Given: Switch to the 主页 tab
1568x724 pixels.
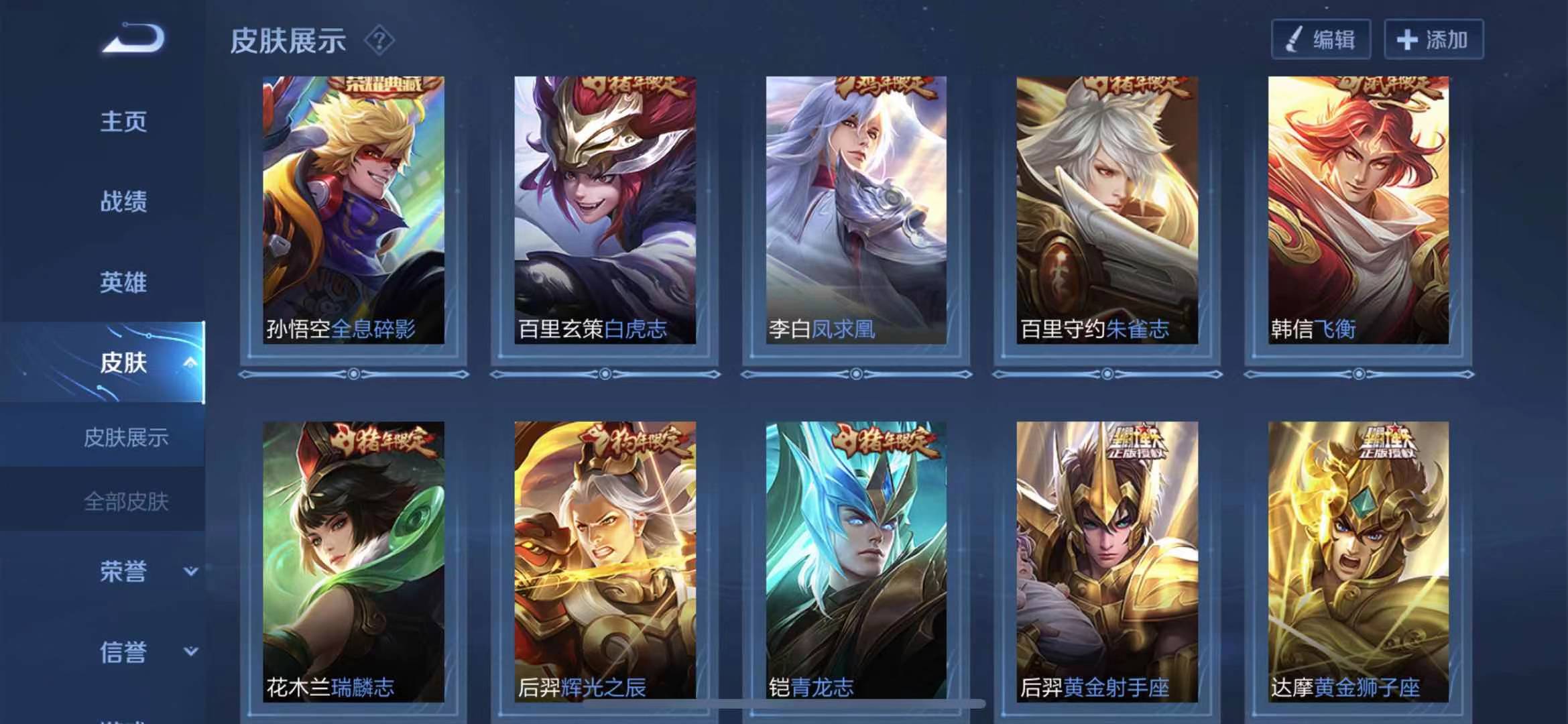Looking at the screenshot, I should pyautogui.click(x=123, y=122).
